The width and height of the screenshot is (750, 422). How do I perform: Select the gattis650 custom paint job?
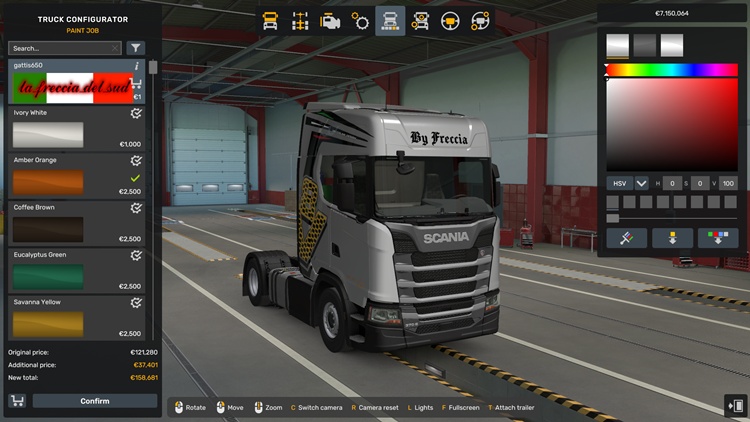coord(76,82)
